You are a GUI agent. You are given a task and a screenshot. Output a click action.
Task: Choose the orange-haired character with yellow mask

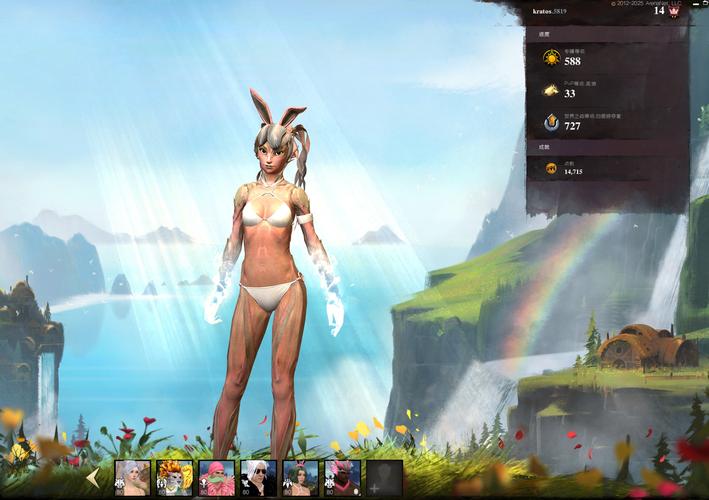[174, 478]
